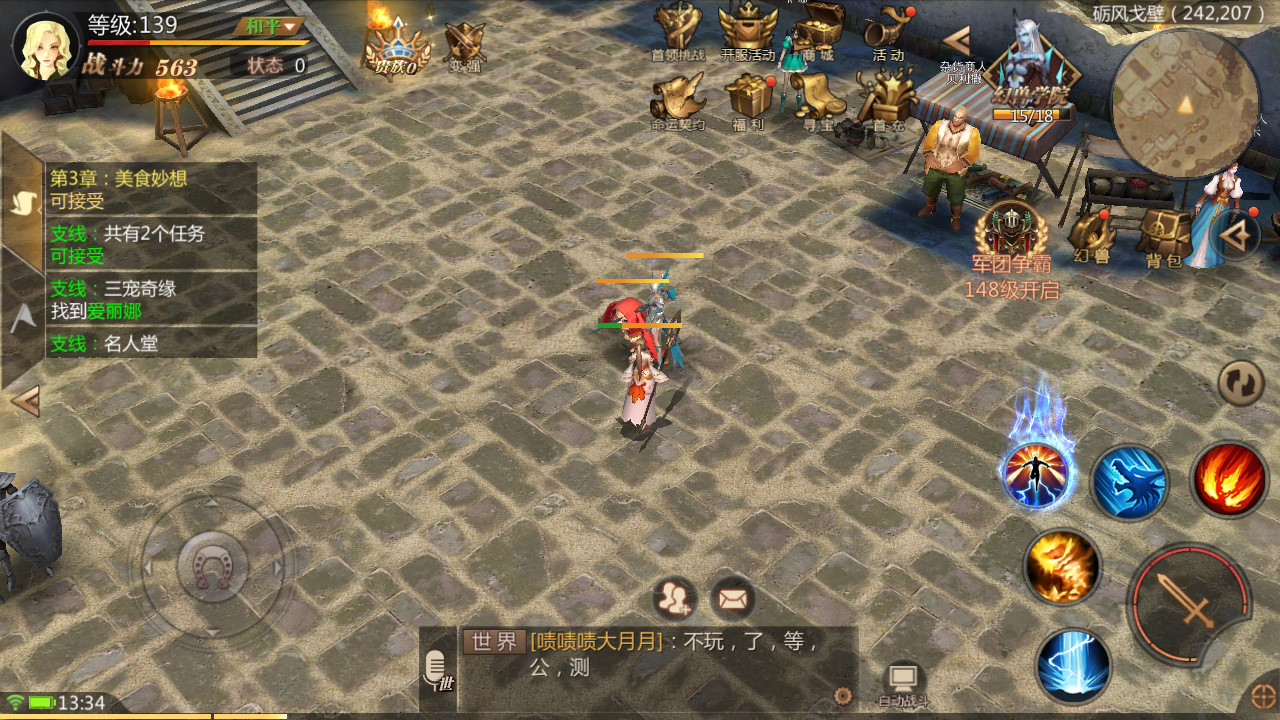Open the 幻兽 pet menu
This screenshot has width=1280, height=720.
[1092, 236]
